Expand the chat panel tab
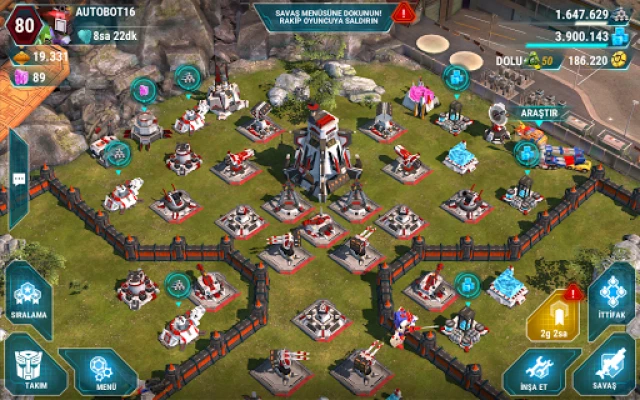Viewport: 640px width, 400px height. click(18, 180)
